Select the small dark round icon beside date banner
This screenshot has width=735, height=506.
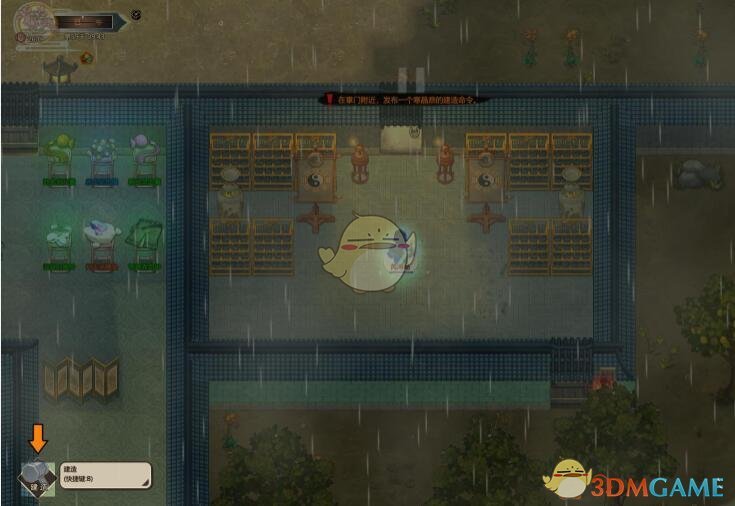tap(136, 15)
